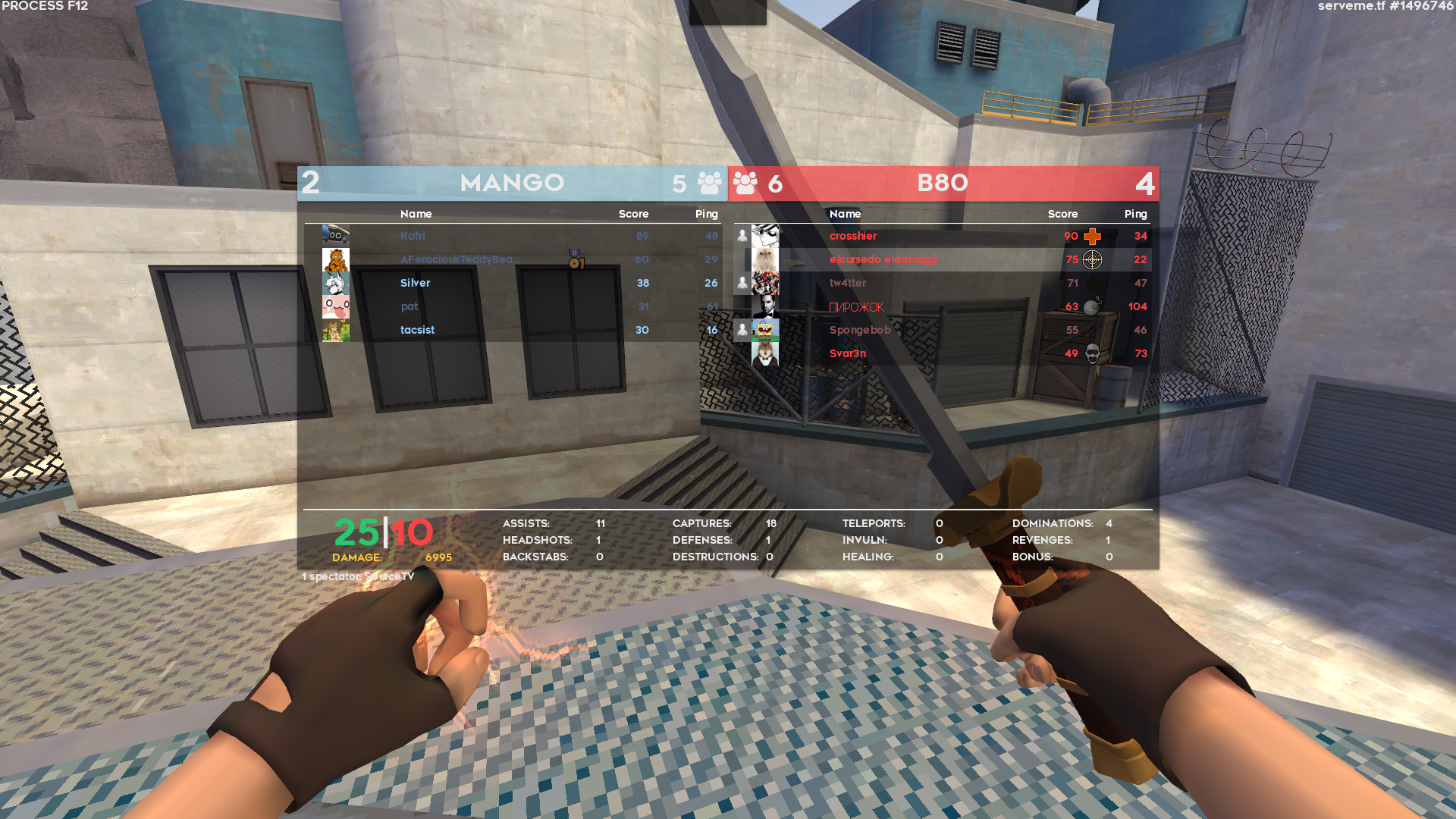Select player Kafri in the scoreboard

click(413, 236)
